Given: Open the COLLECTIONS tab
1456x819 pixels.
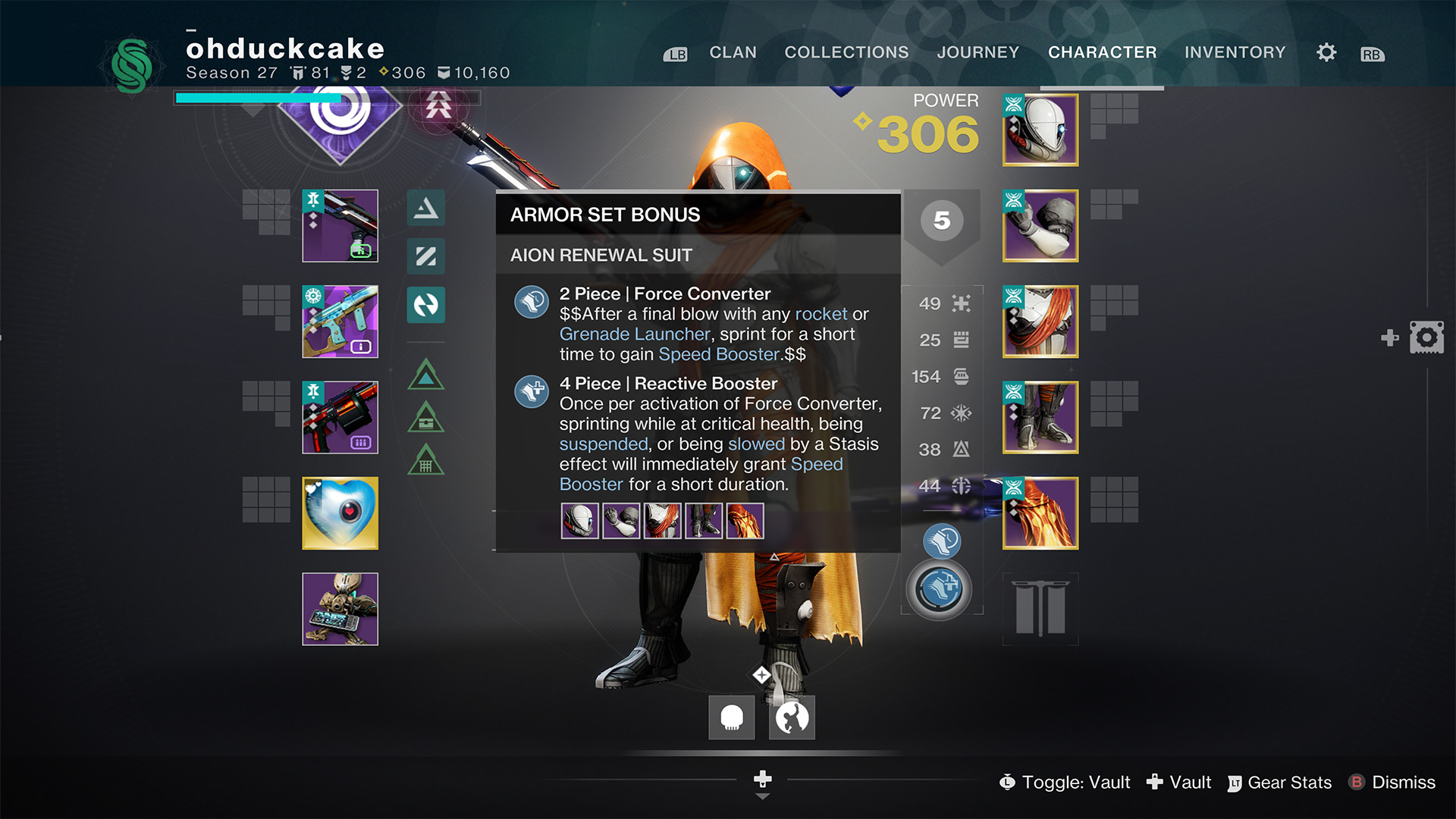Looking at the screenshot, I should (x=846, y=52).
